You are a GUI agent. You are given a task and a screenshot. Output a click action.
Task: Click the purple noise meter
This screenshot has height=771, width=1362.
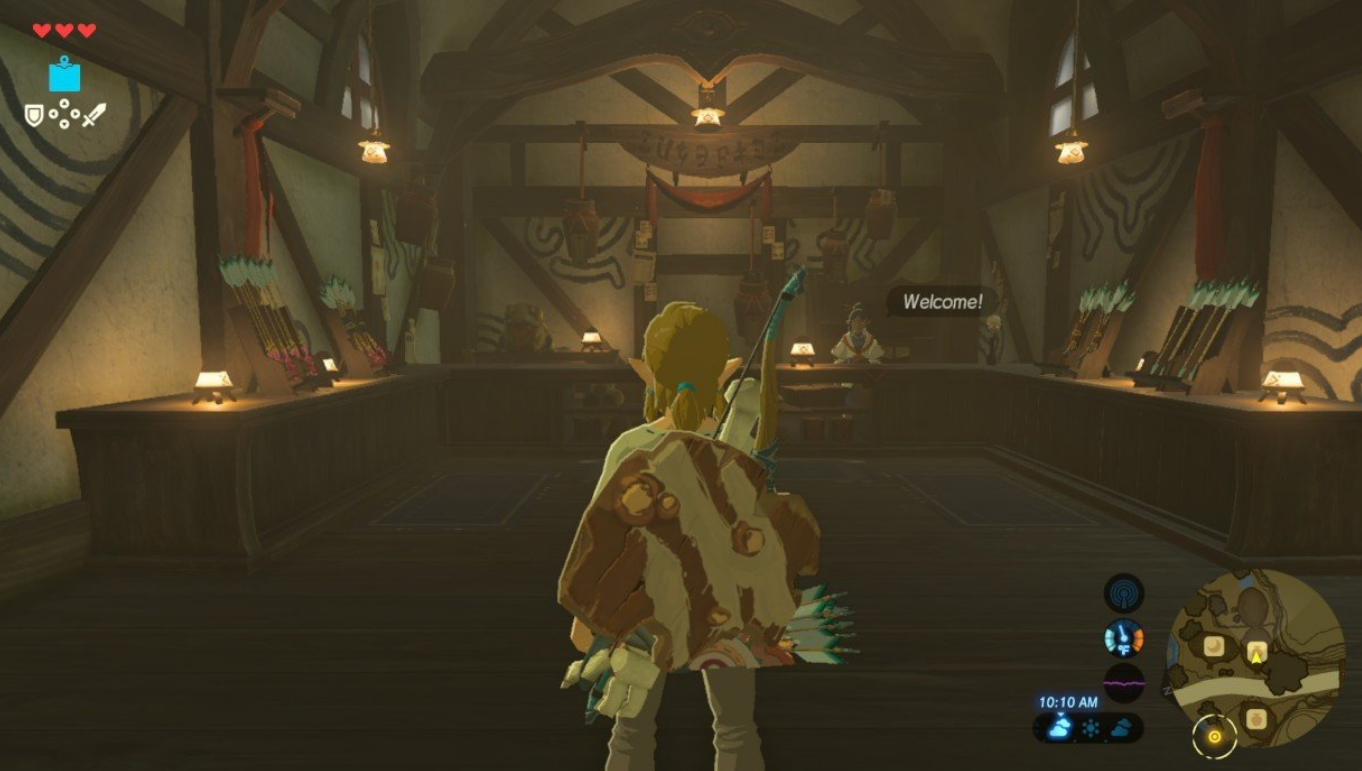(x=1123, y=682)
